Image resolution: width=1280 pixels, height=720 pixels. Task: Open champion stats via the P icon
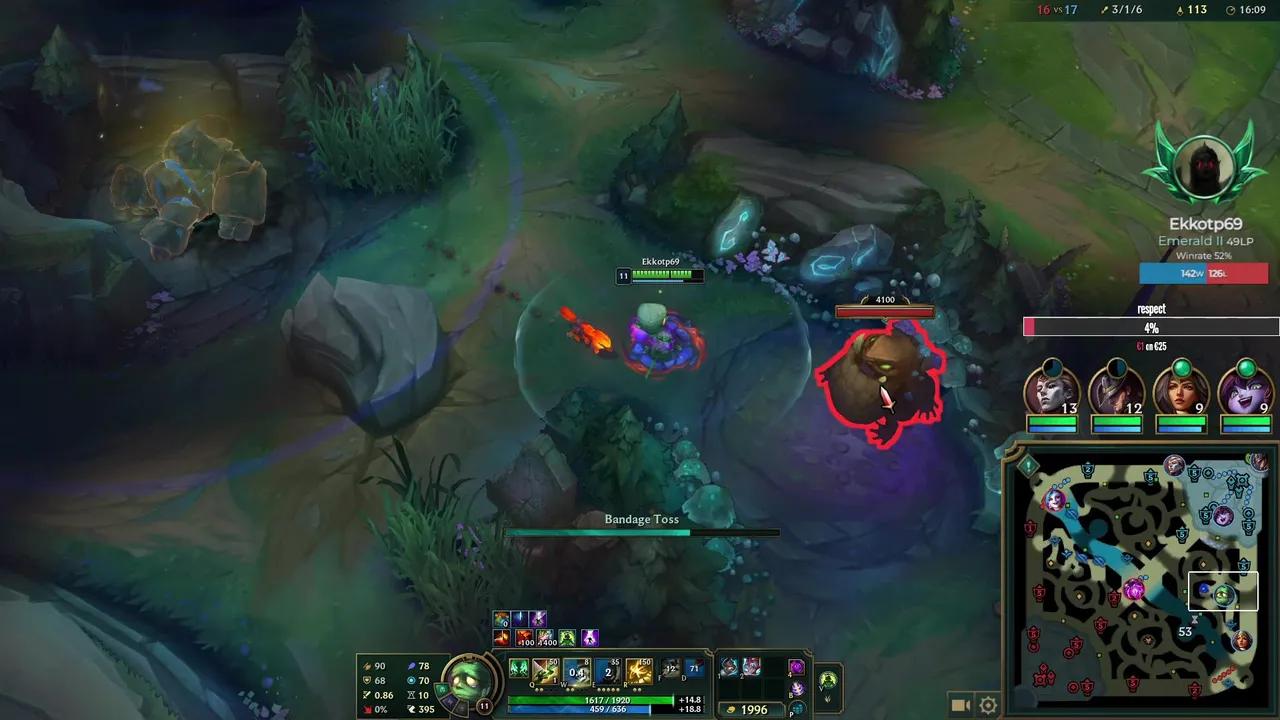click(797, 708)
